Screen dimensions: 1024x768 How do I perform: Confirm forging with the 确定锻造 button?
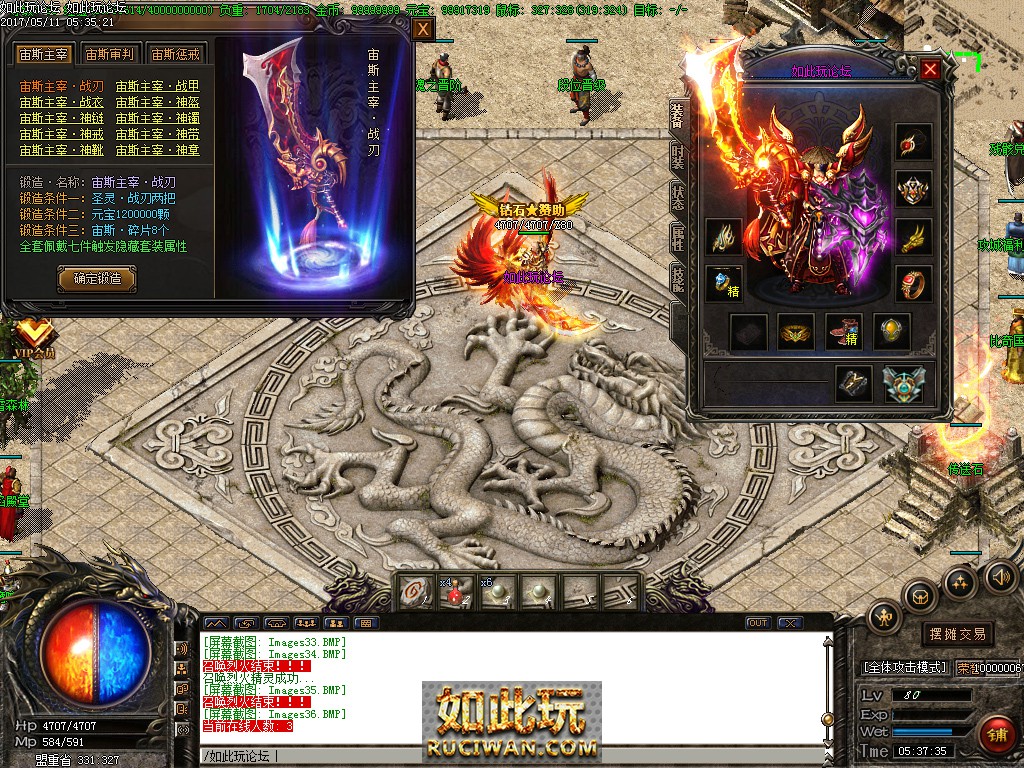click(x=97, y=279)
